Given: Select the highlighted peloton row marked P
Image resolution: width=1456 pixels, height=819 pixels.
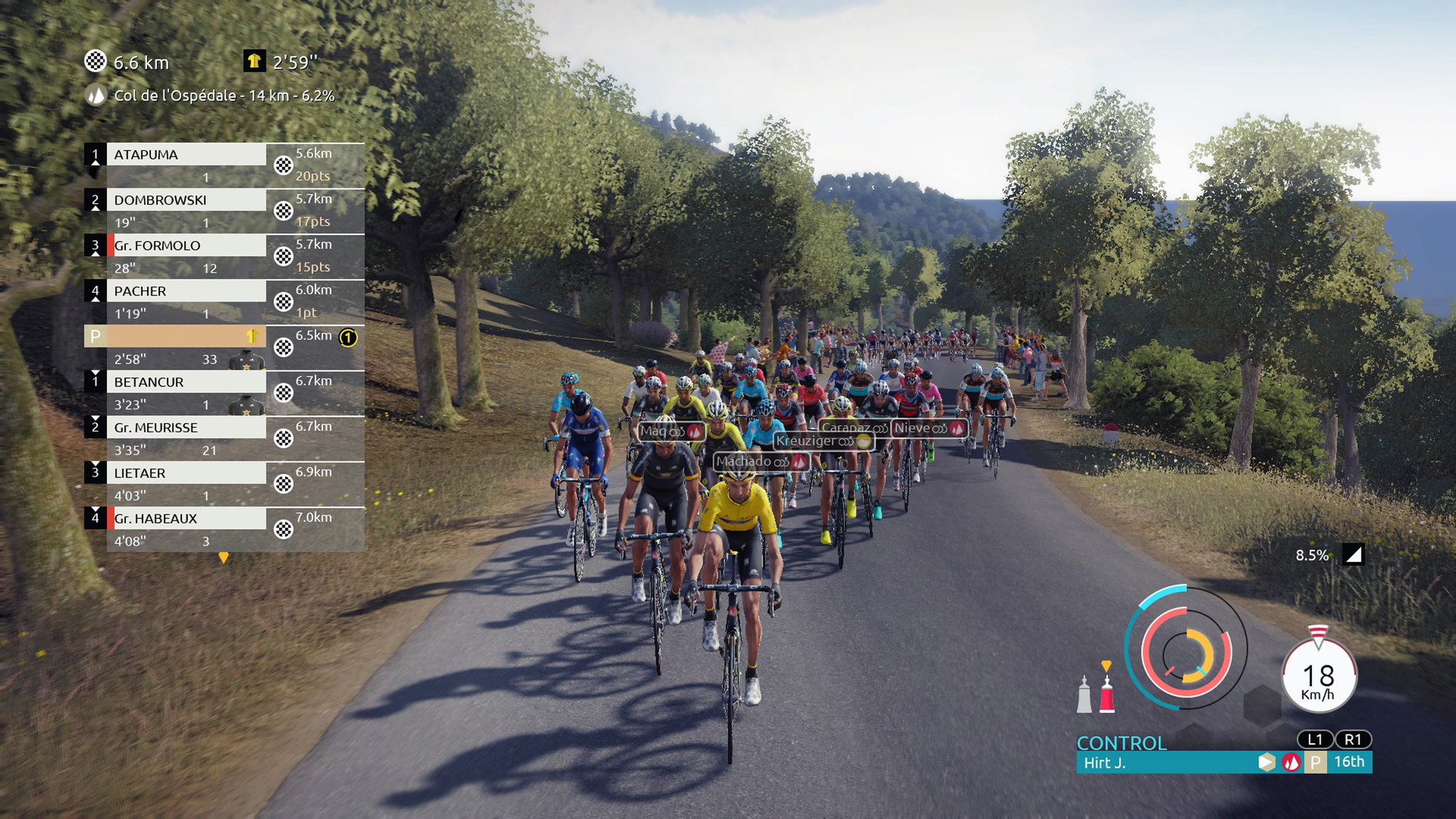Looking at the screenshot, I should (x=175, y=336).
